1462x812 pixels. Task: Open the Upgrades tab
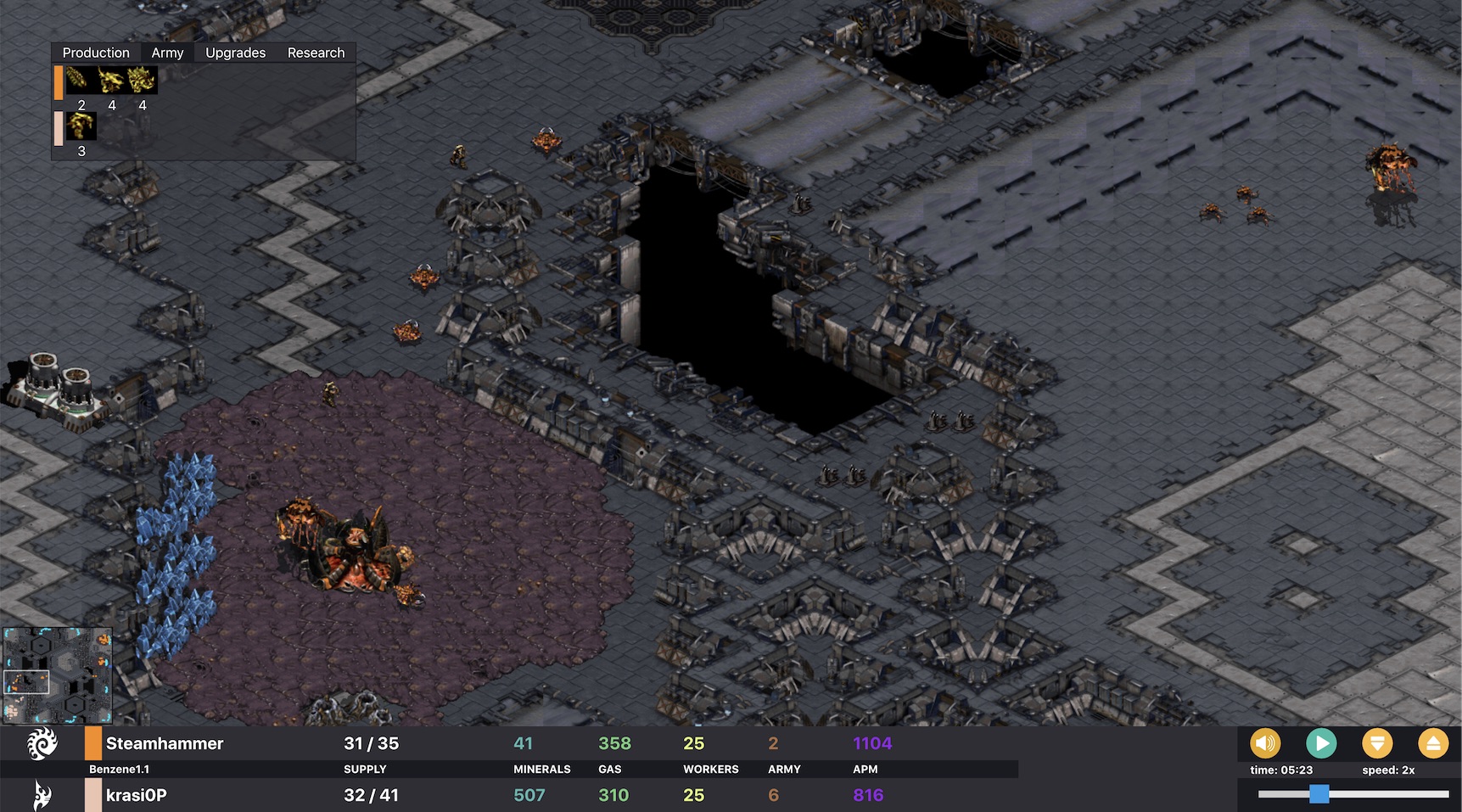click(x=234, y=52)
